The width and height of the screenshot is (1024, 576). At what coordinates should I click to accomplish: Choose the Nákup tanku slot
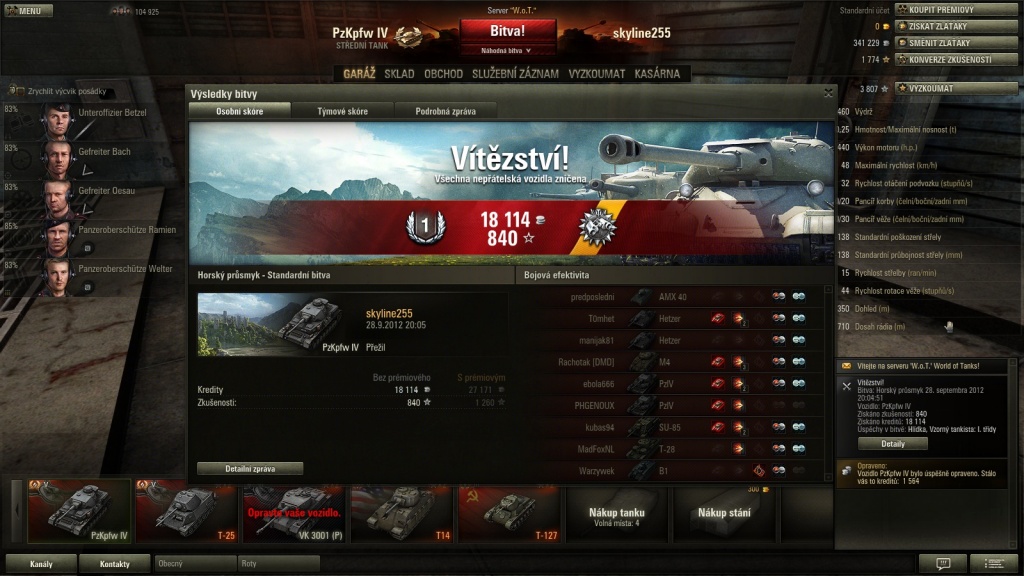click(x=616, y=516)
